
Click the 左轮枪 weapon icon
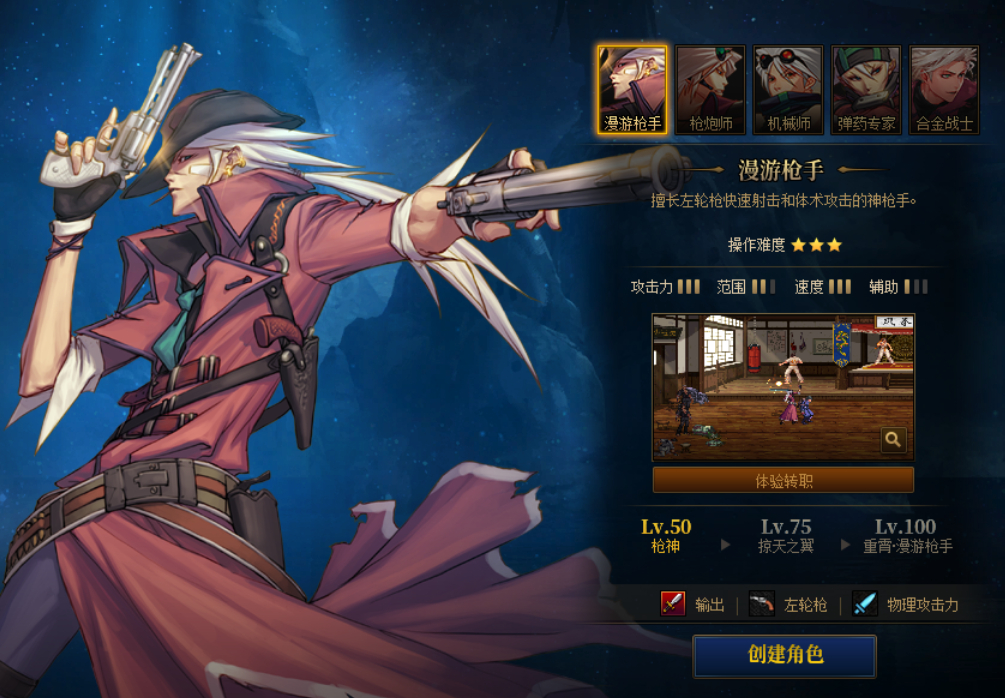click(762, 604)
